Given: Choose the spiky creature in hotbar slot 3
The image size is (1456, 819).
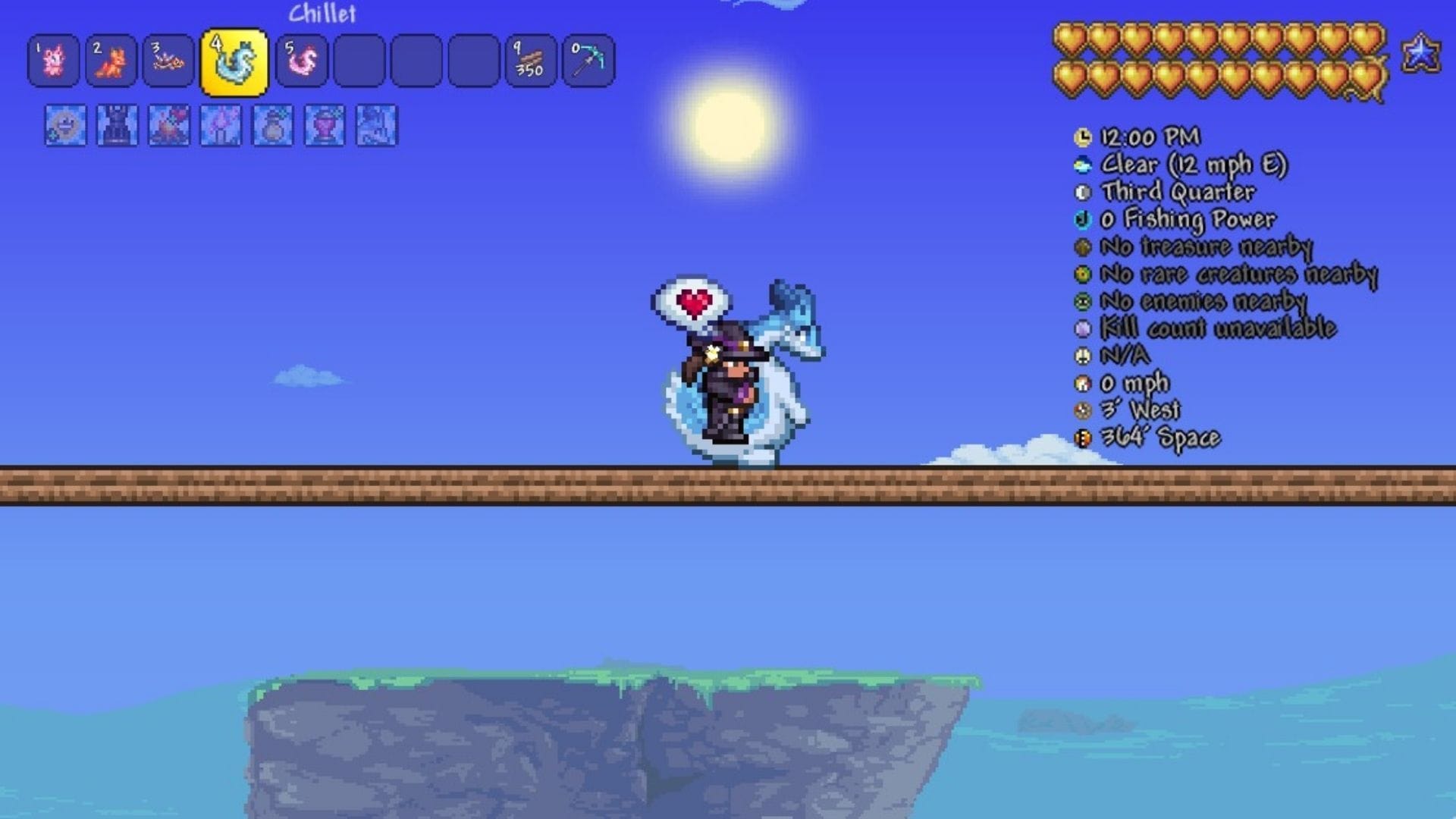Looking at the screenshot, I should coord(168,61).
